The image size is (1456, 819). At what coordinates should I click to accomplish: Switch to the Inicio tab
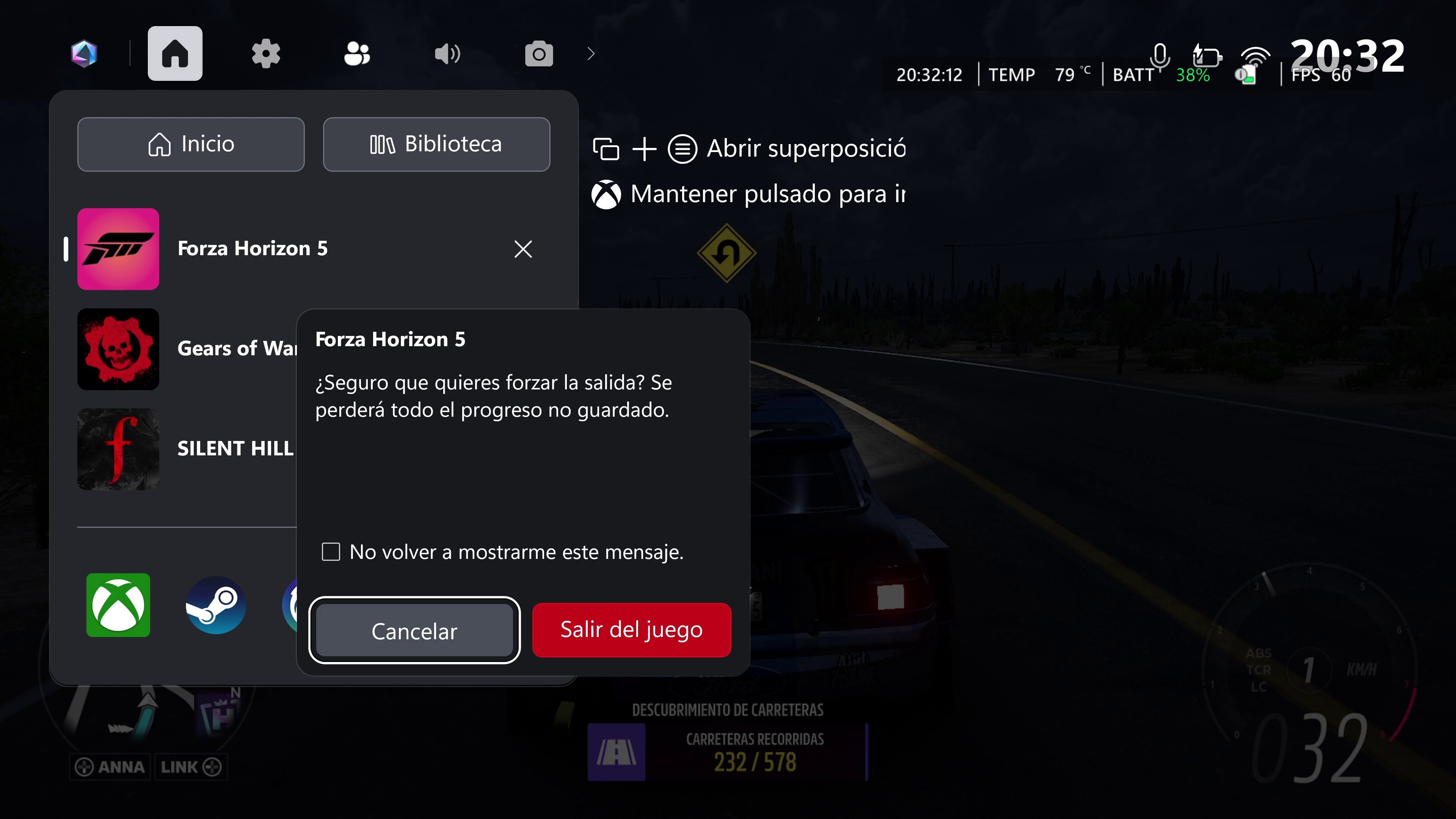(x=190, y=144)
